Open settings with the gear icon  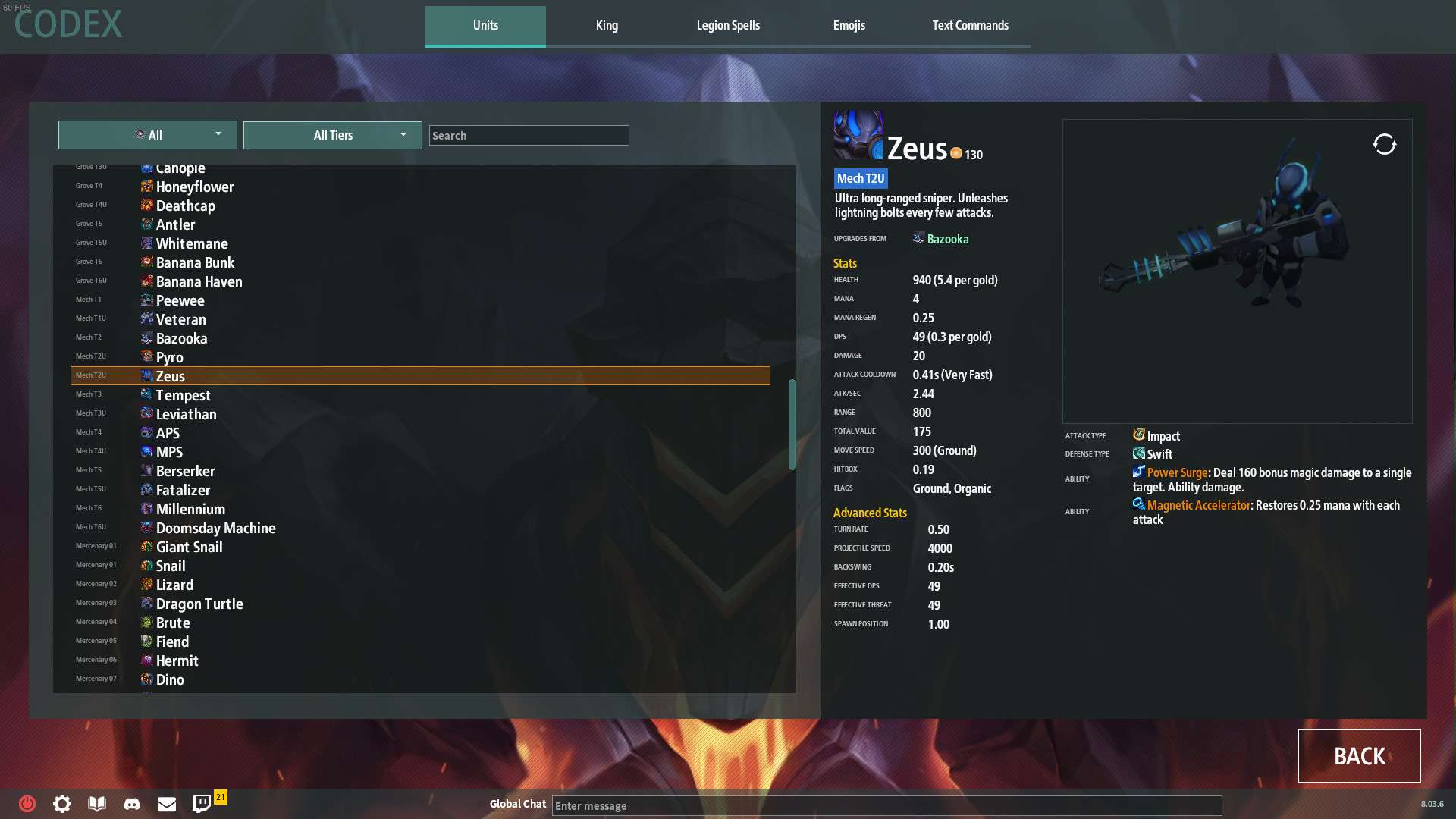pyautogui.click(x=62, y=804)
